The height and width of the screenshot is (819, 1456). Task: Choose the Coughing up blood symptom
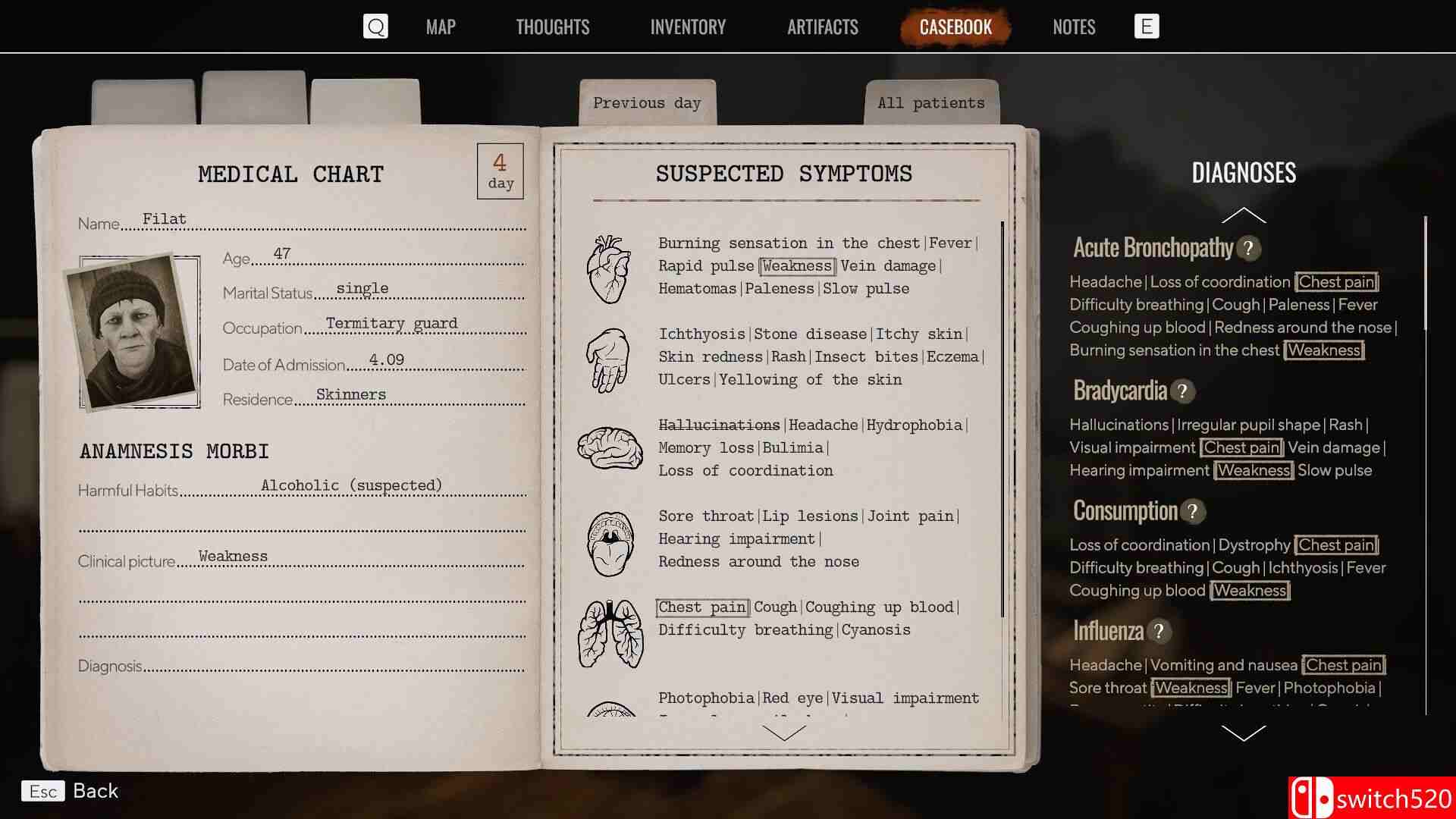point(879,607)
